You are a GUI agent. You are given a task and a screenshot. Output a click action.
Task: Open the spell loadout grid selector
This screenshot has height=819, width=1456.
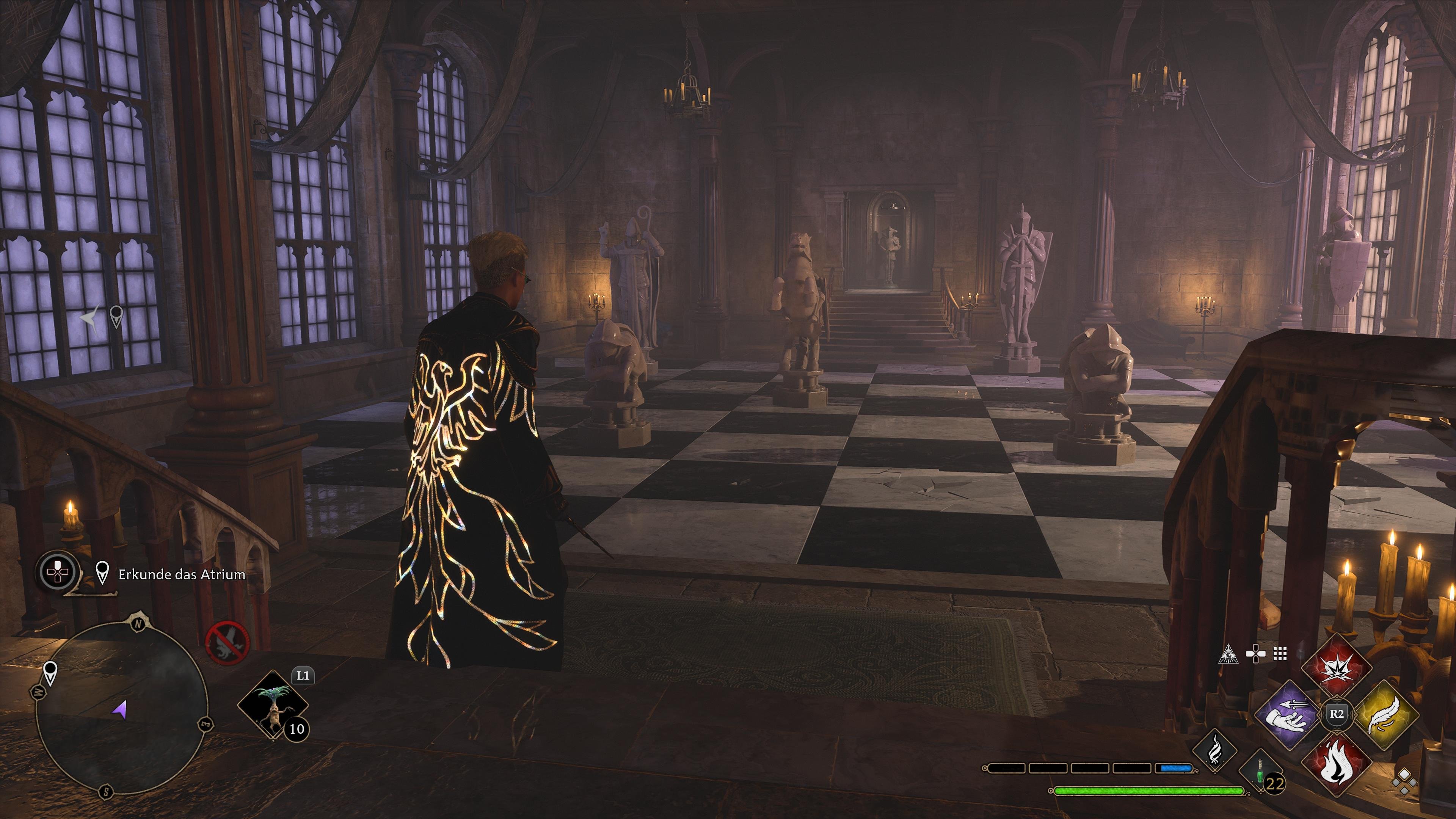point(1280,654)
